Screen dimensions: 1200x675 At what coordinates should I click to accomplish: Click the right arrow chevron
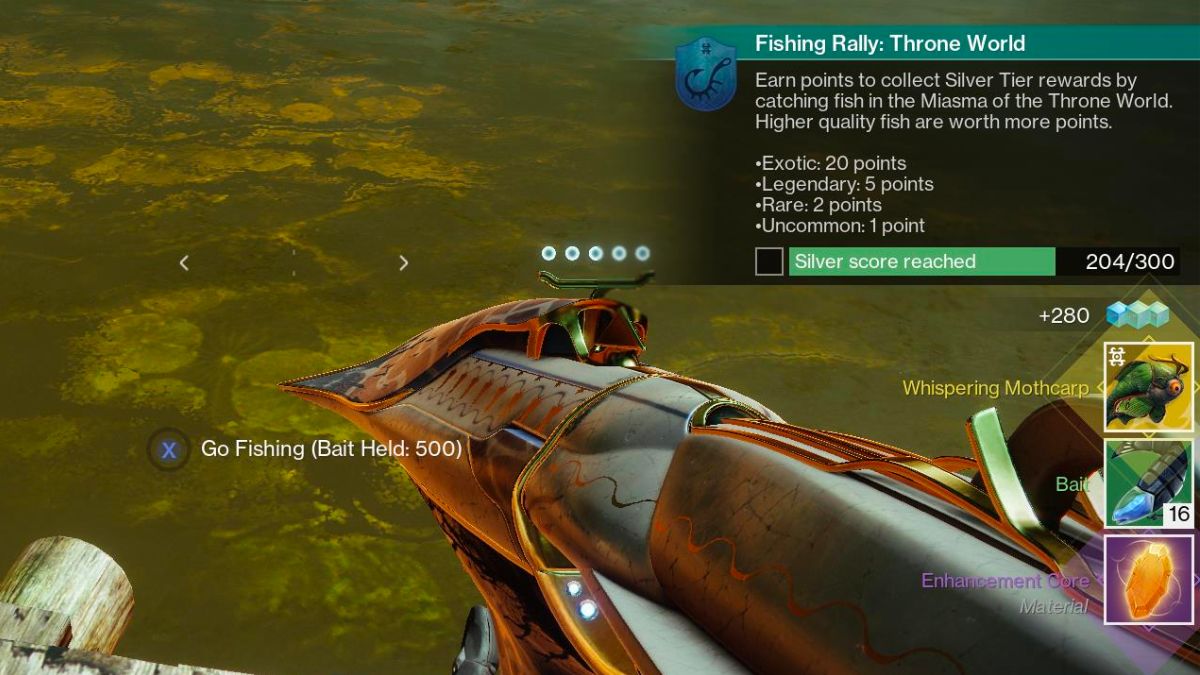[x=403, y=263]
